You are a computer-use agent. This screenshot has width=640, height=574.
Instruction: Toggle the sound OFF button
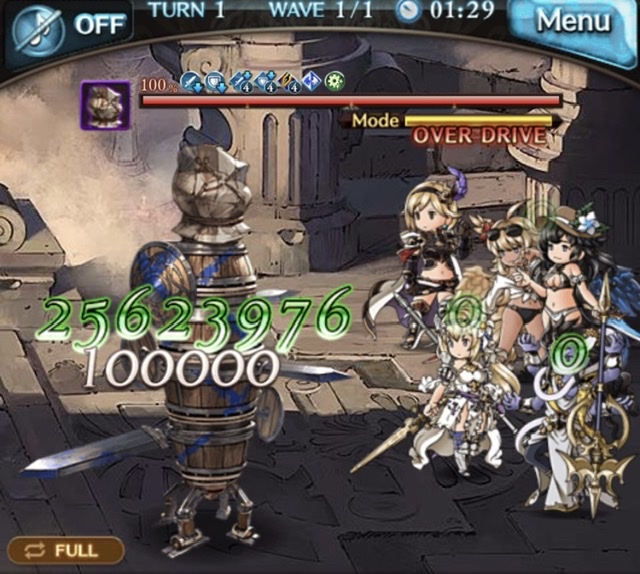69,22
